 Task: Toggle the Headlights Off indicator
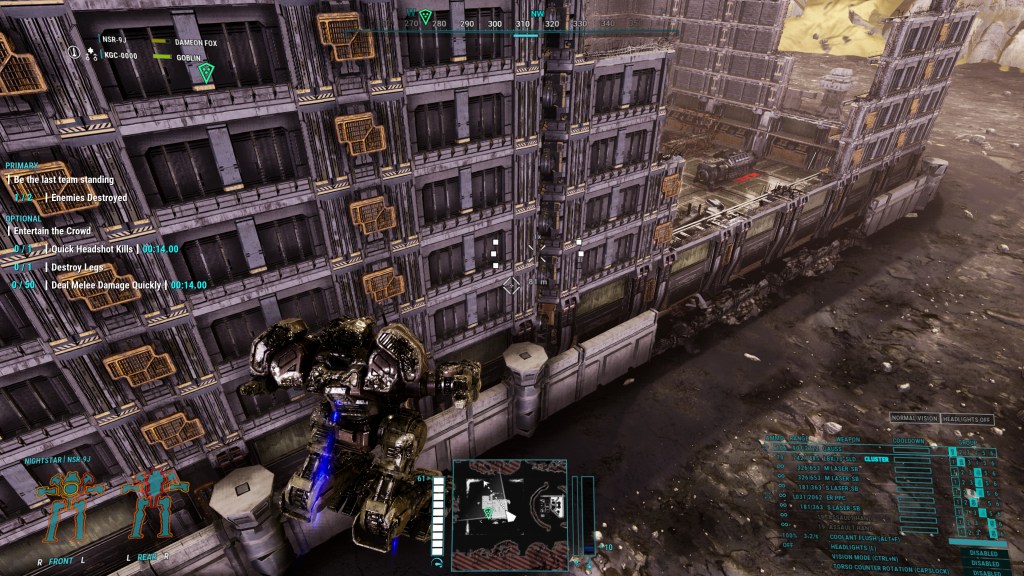(x=966, y=419)
